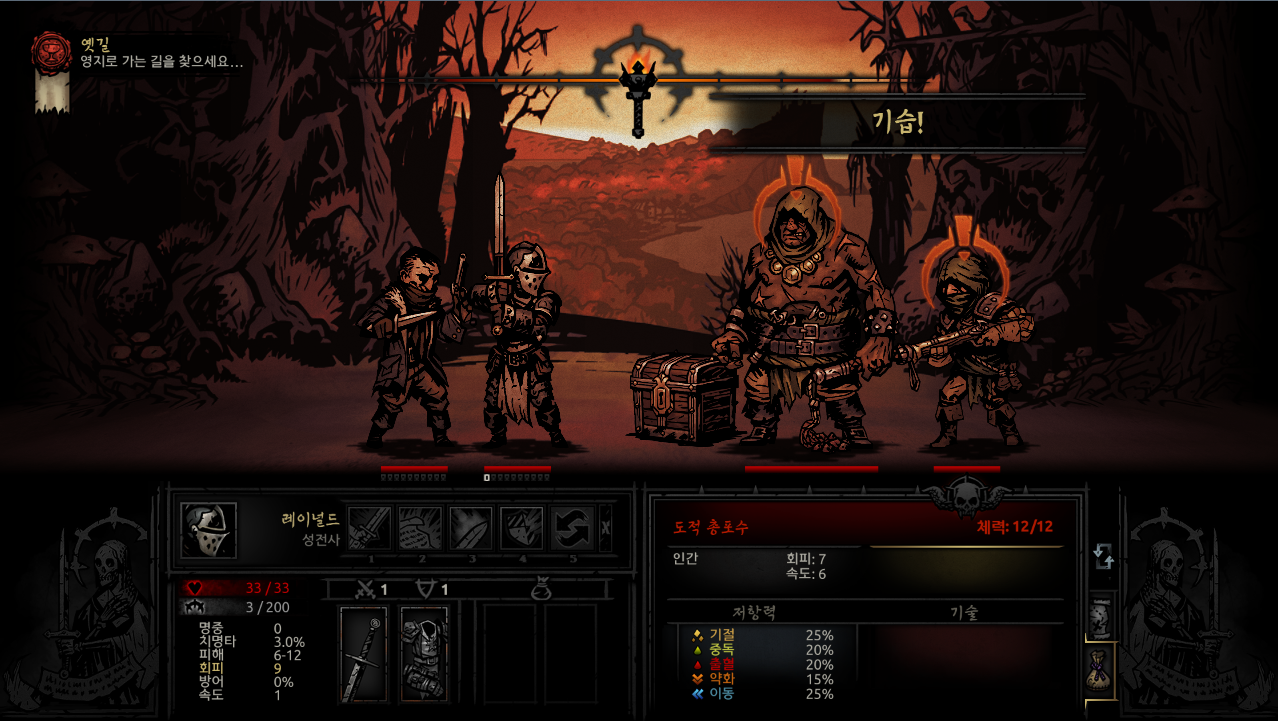The image size is (1278, 721).
Task: Click the swap arrows beside enemy panel
Action: click(1104, 556)
